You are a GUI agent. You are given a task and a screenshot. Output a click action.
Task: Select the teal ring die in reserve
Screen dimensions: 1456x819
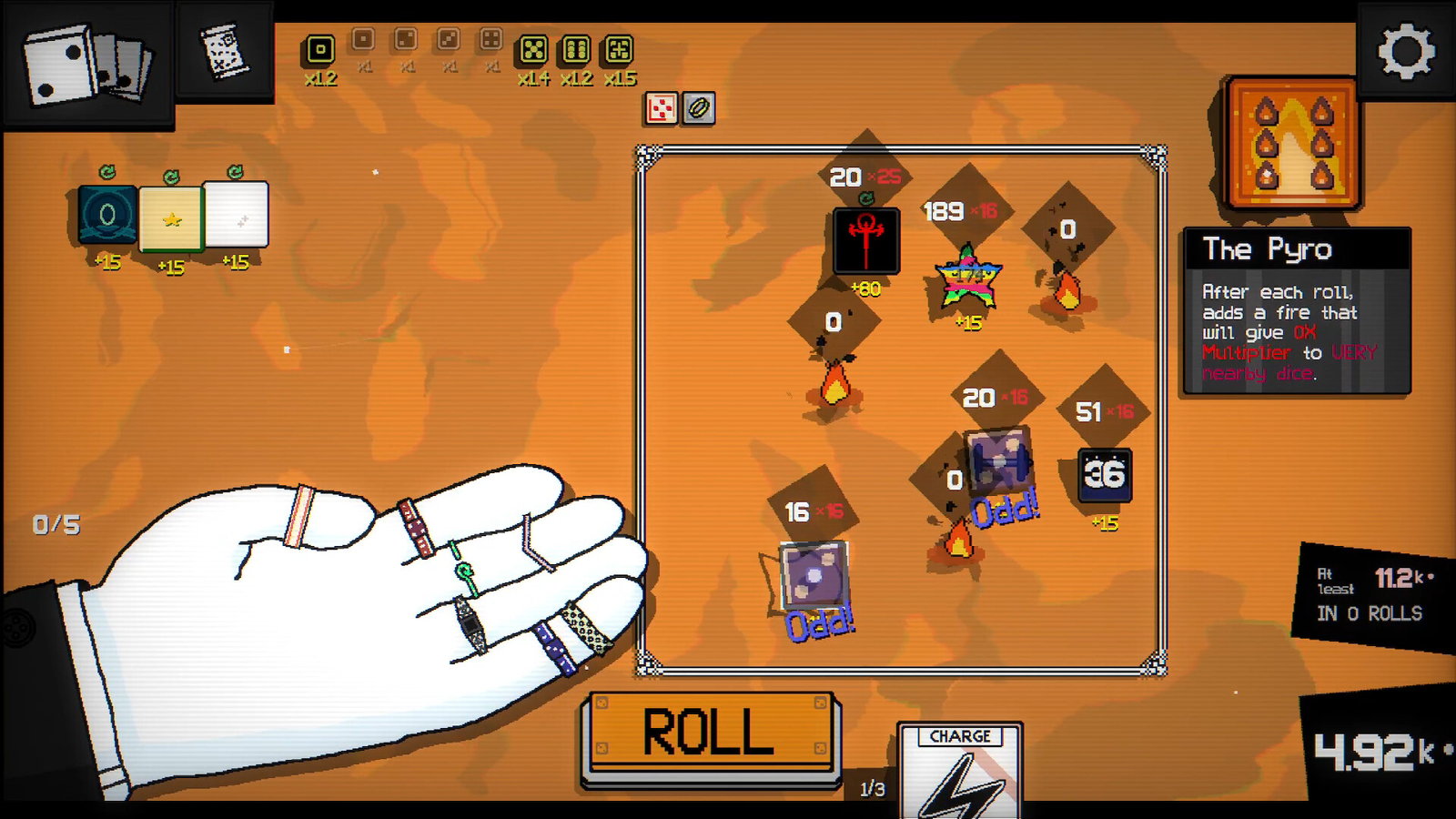click(107, 216)
